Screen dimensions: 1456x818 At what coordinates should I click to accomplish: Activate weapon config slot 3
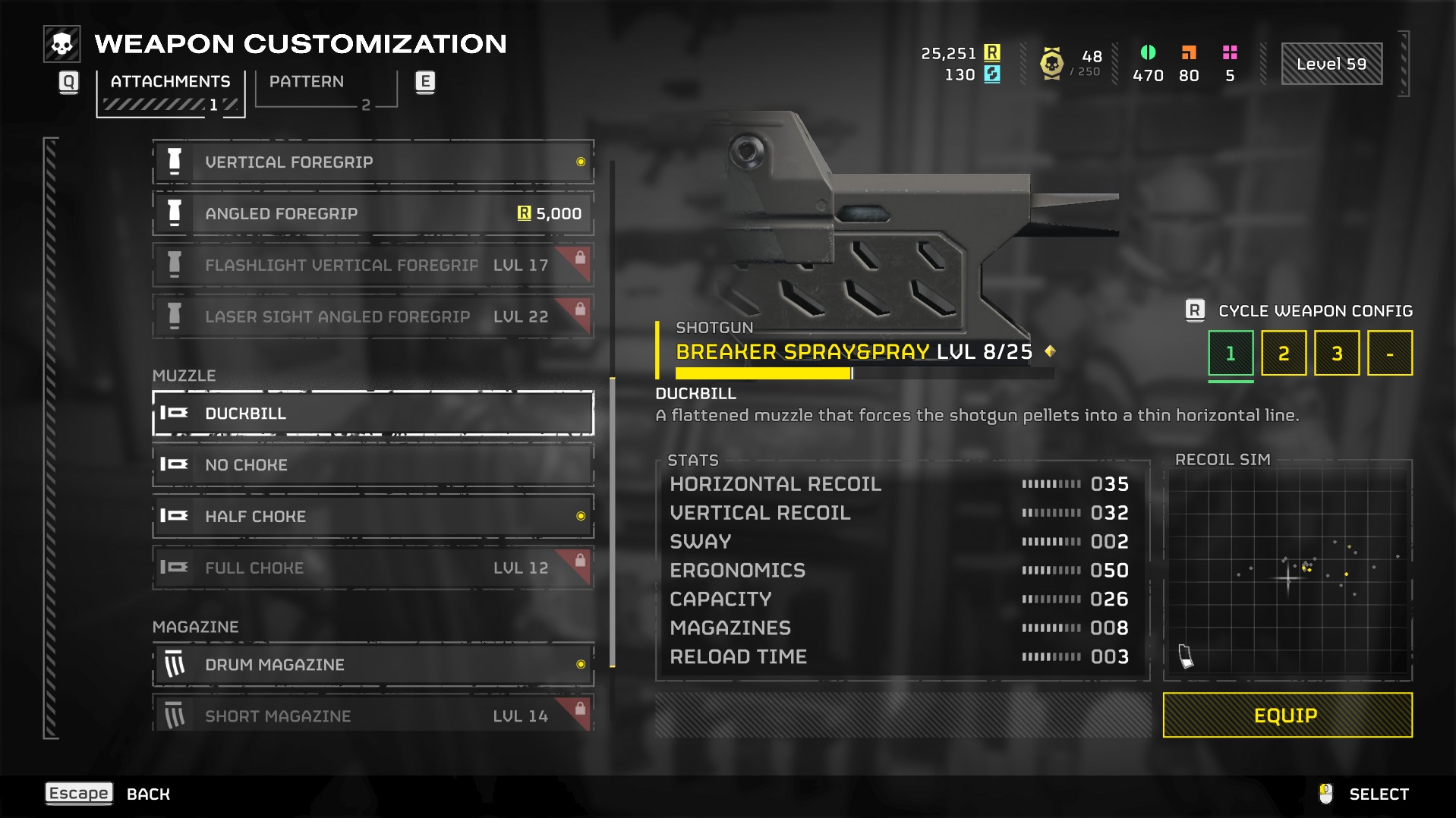[x=1337, y=354]
